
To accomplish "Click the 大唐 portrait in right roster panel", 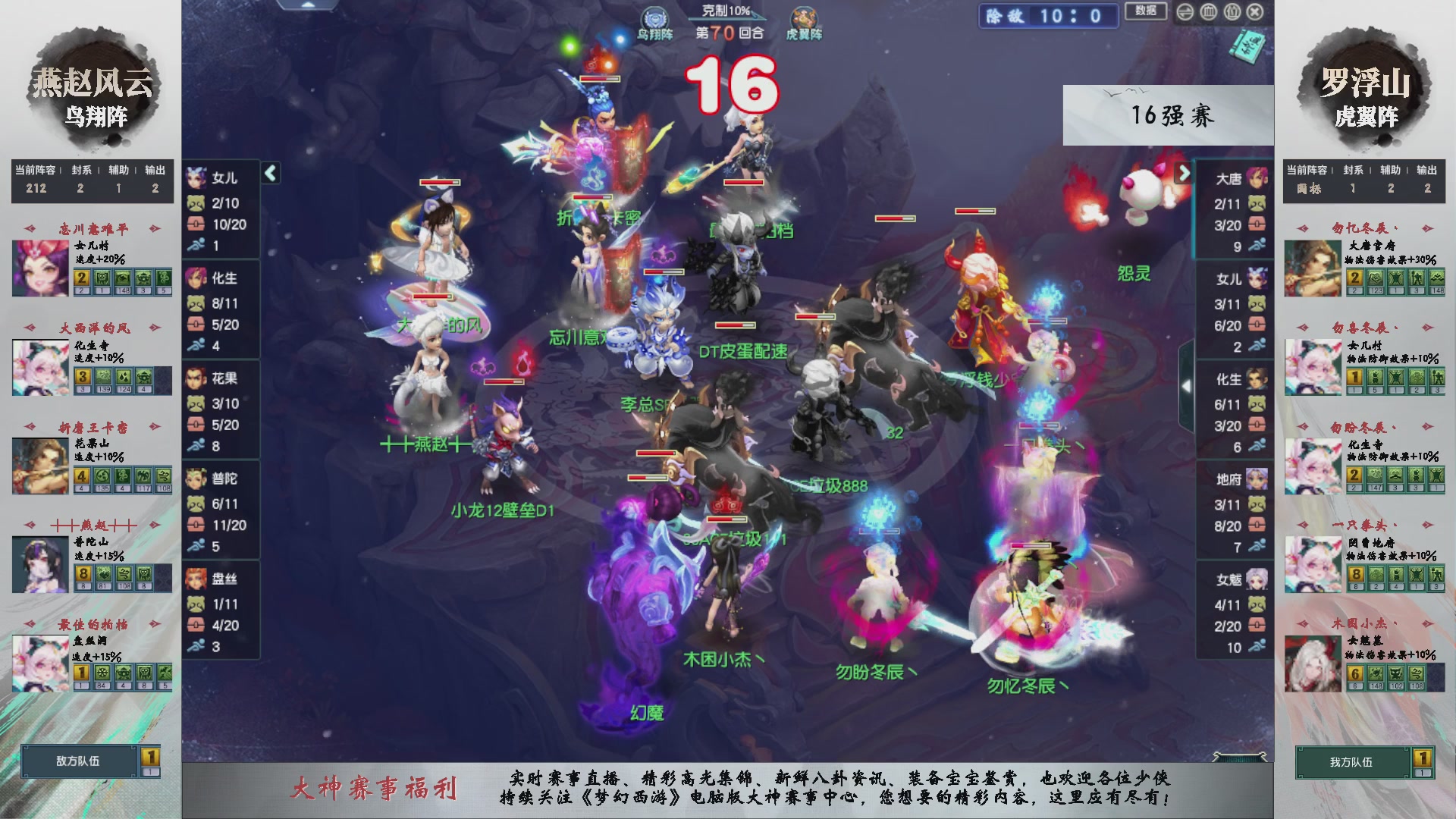I will pos(1259,176).
